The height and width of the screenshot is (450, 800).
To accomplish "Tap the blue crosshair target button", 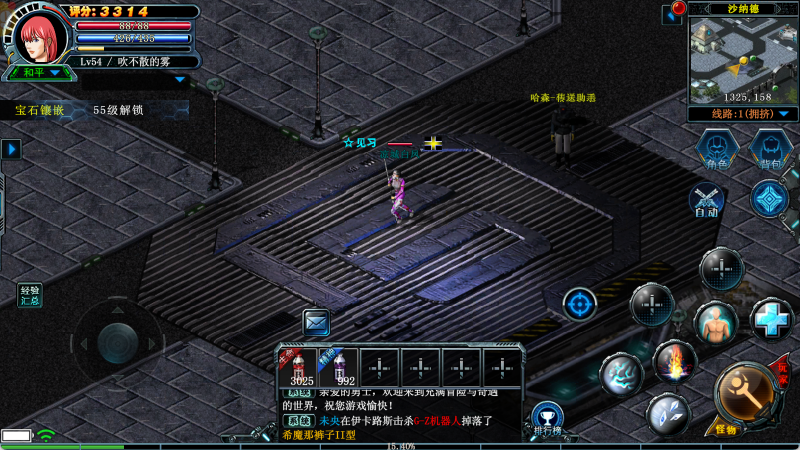I will pos(579,303).
